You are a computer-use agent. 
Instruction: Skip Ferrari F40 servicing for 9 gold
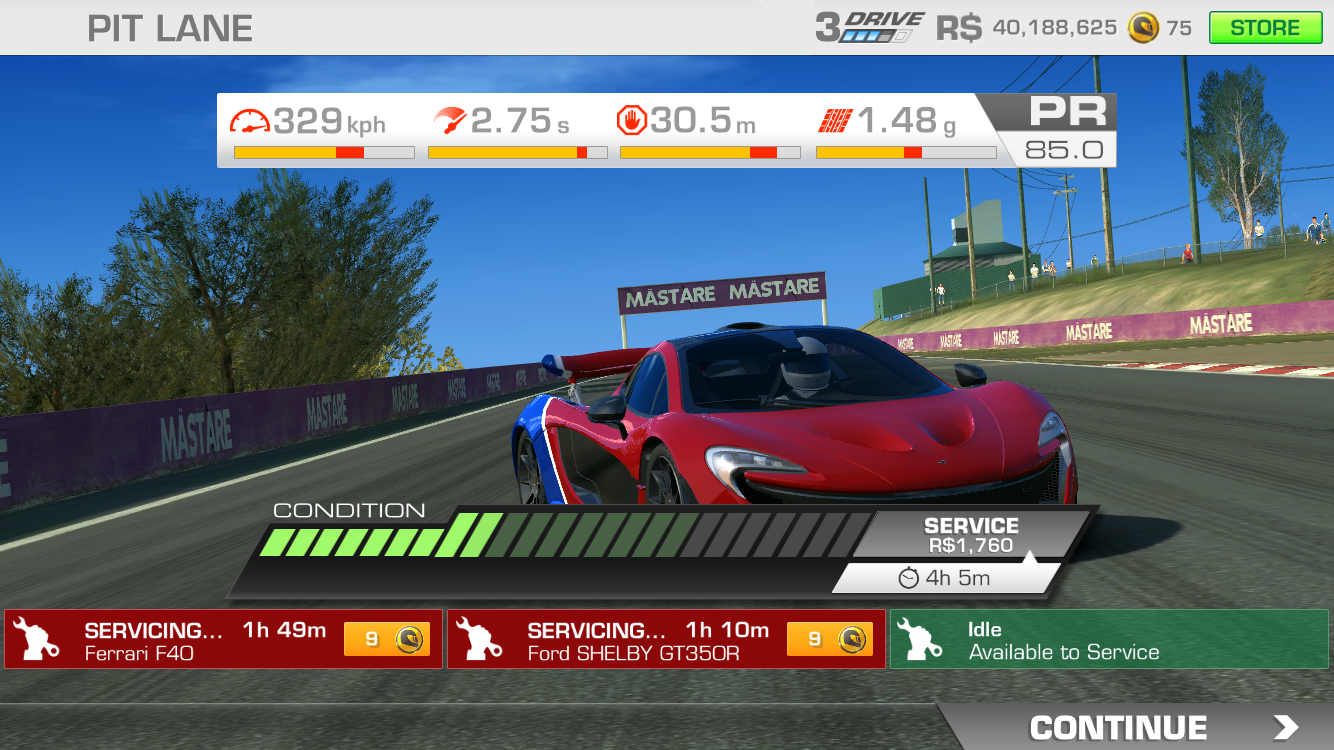click(x=387, y=640)
